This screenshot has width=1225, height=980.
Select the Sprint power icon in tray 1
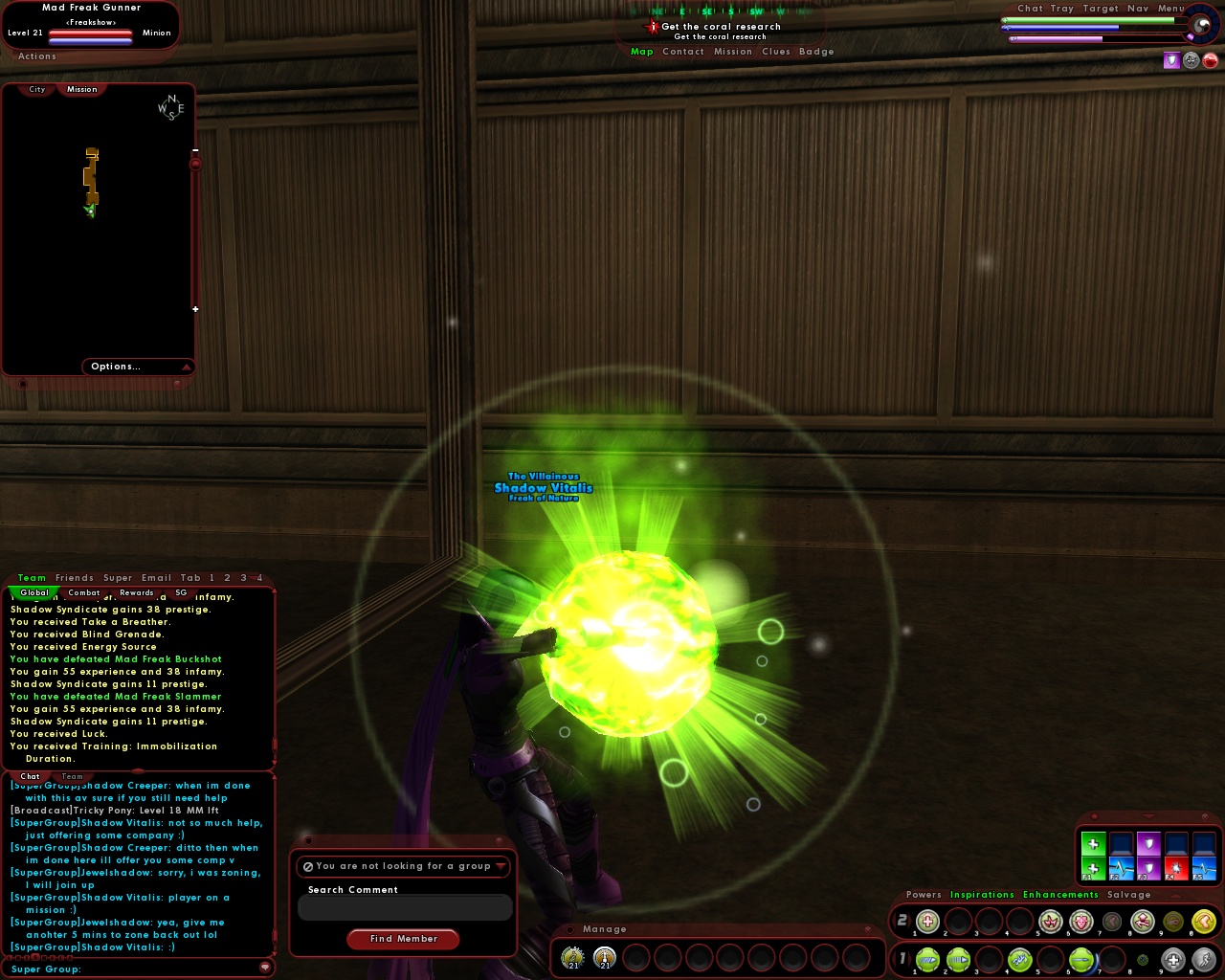[x=1203, y=959]
